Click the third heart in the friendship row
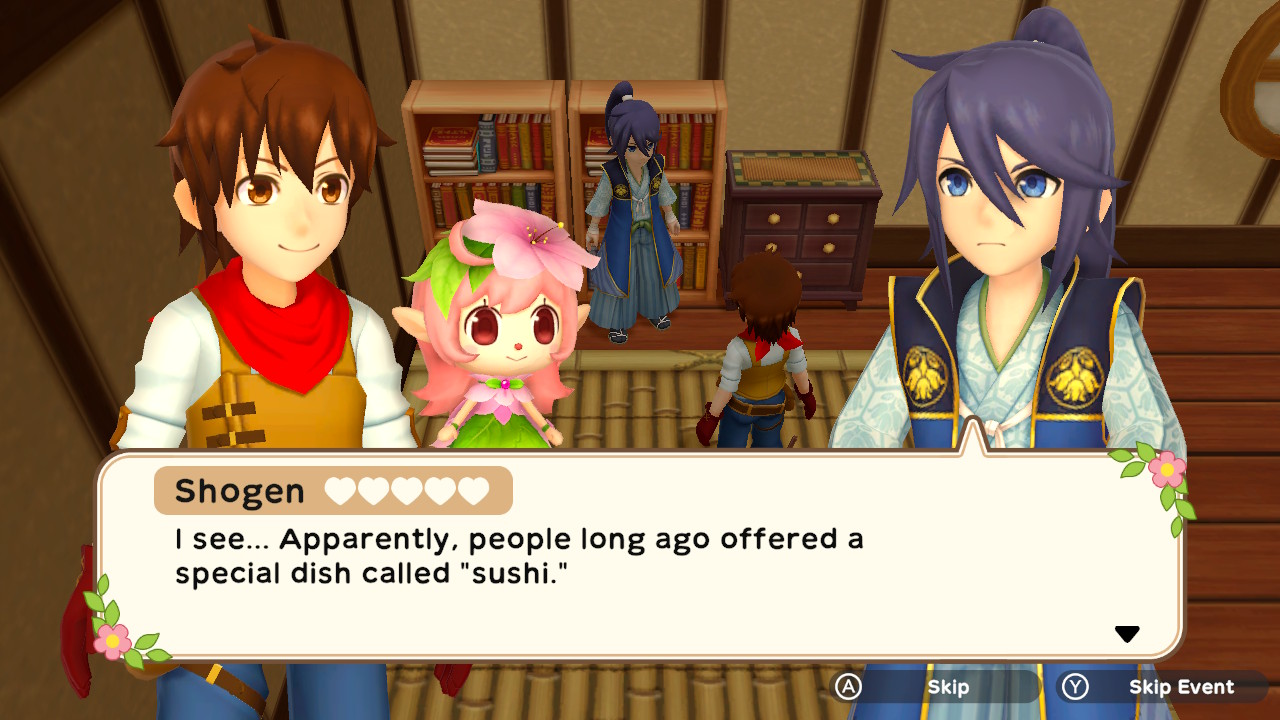 [x=404, y=490]
